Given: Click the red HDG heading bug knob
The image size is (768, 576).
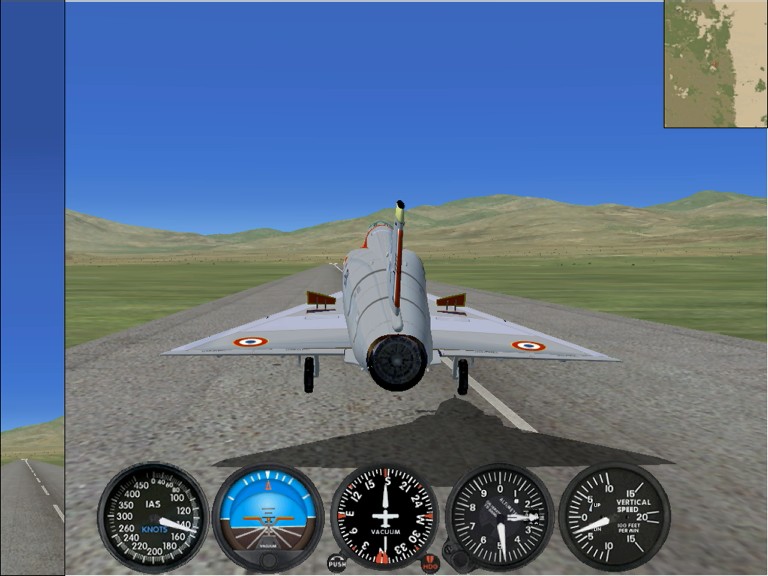Looking at the screenshot, I should pyautogui.click(x=430, y=563).
